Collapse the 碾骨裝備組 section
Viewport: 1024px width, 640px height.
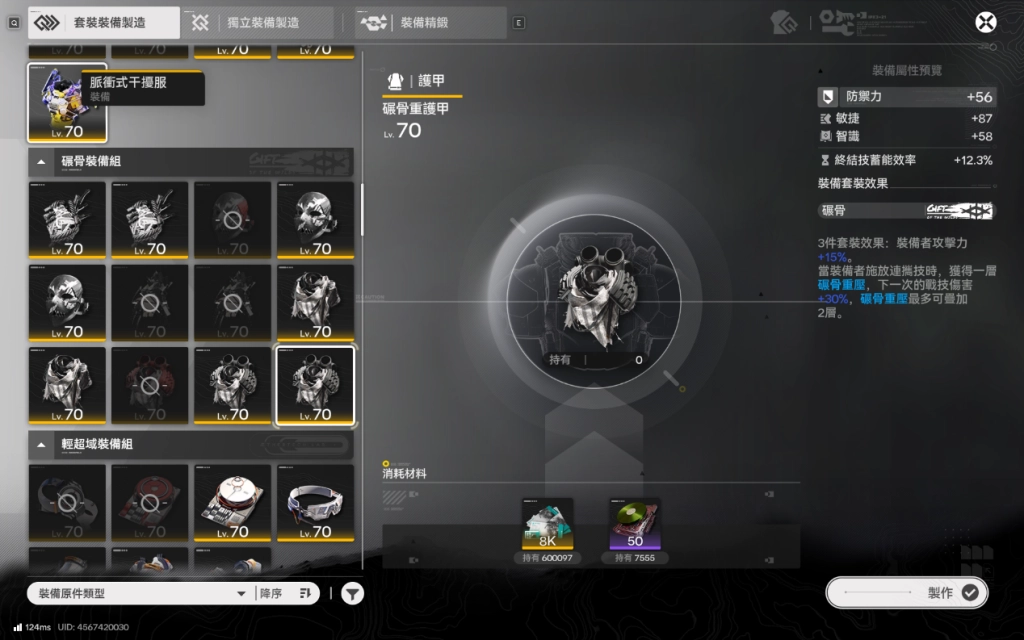41,161
